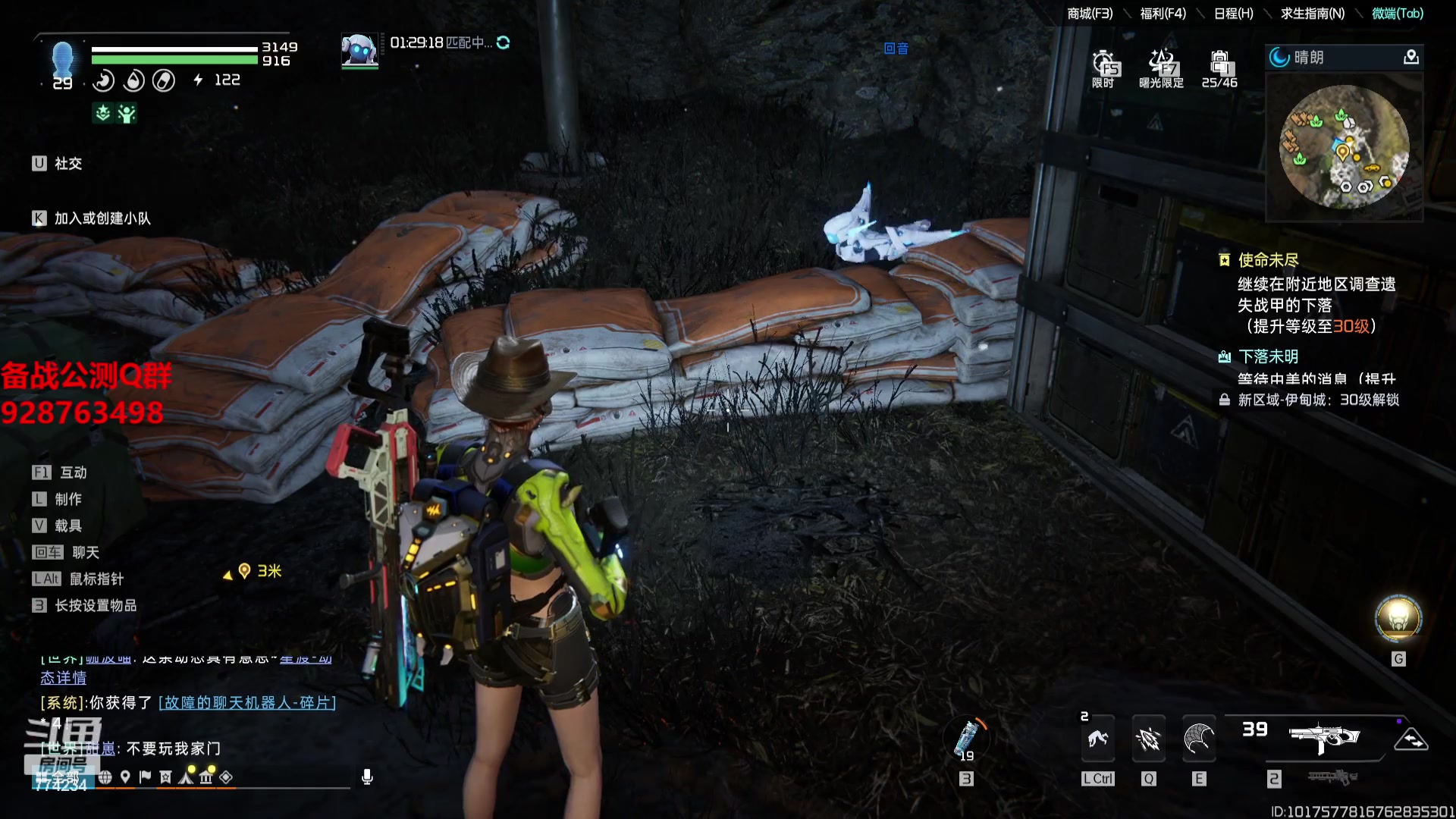Select the equipped rifle weapon slot
Screen dimensions: 1456x819
click(1324, 737)
